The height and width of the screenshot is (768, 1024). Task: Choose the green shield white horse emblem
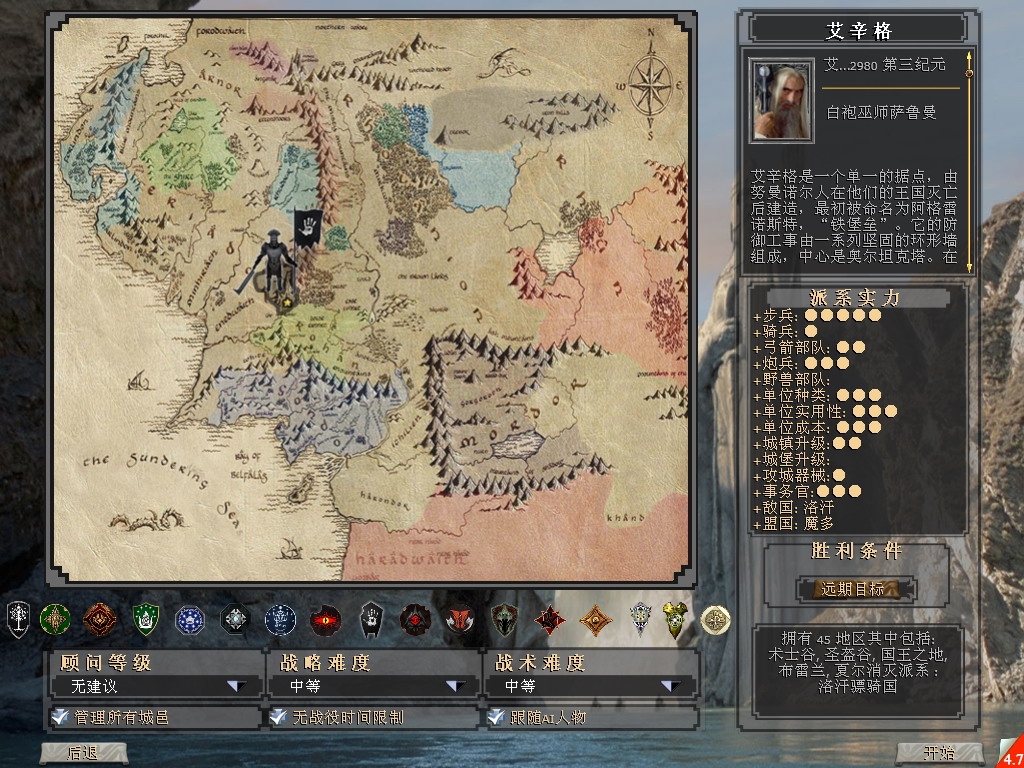click(146, 620)
